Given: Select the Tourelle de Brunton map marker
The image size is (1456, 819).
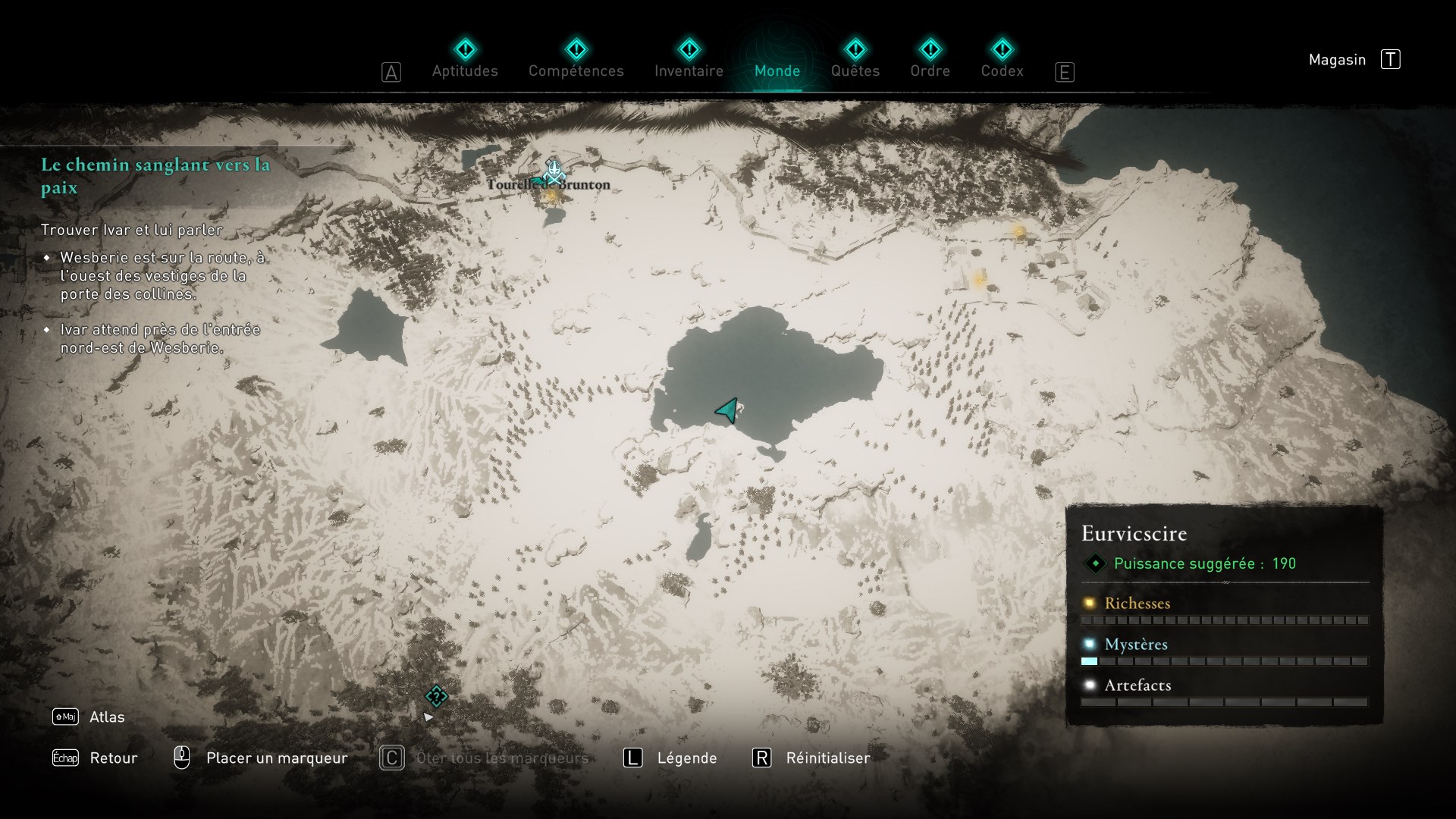Looking at the screenshot, I should (x=554, y=174).
